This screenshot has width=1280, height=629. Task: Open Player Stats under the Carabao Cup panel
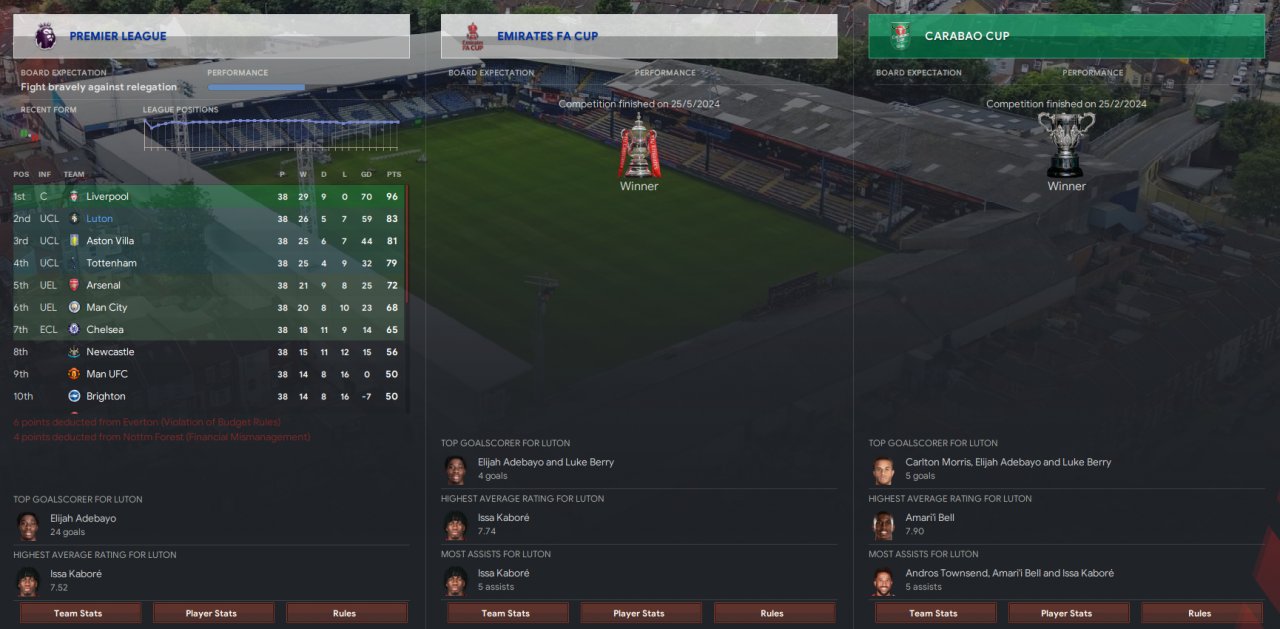pyautogui.click(x=1067, y=613)
